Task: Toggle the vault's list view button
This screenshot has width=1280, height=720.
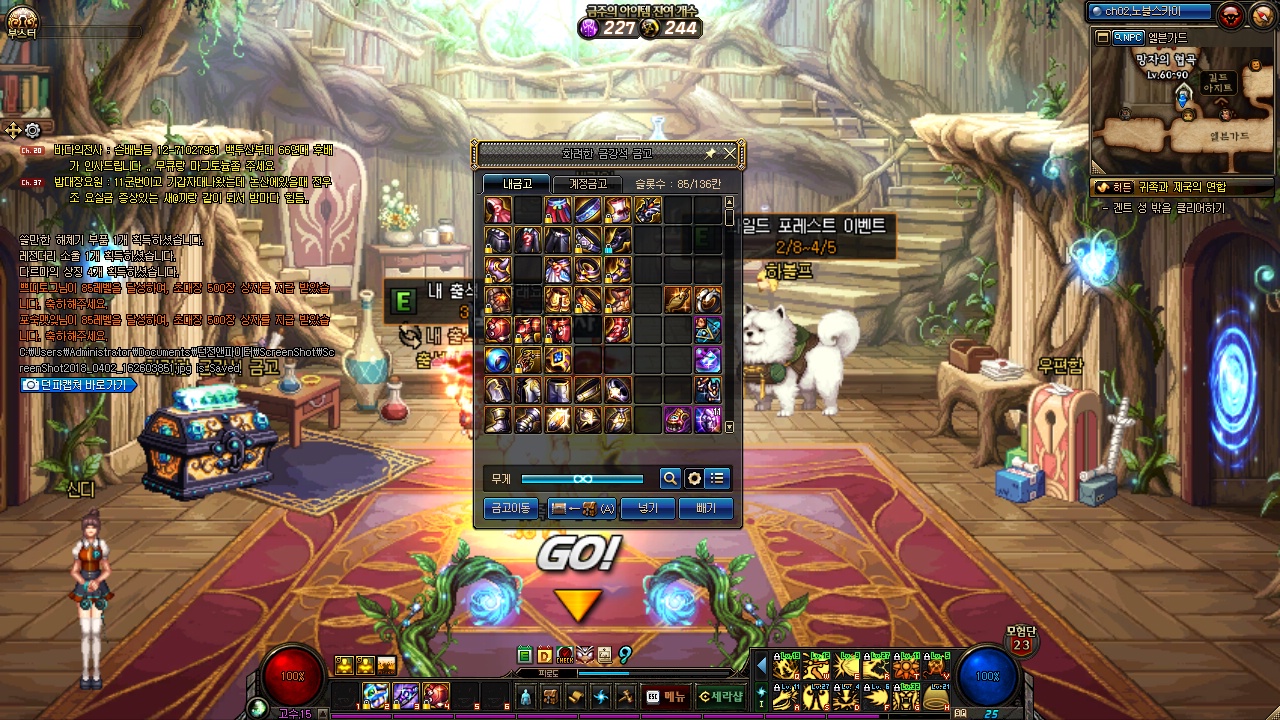Action: 717,479
